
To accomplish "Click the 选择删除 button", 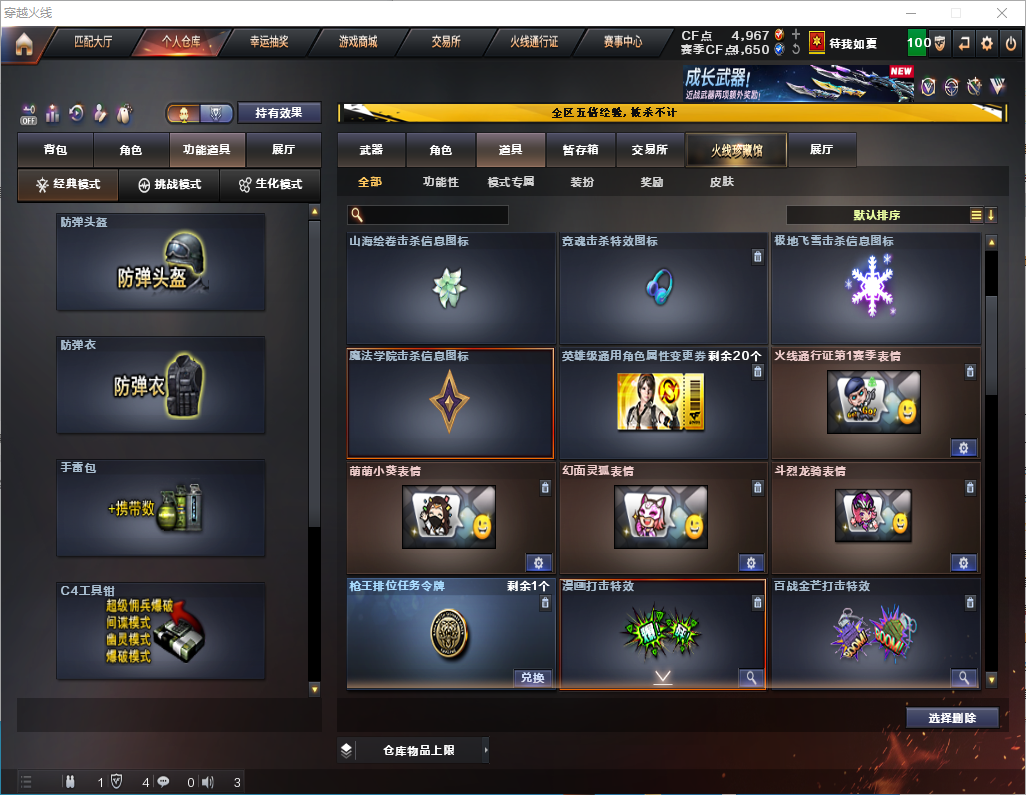I will 952,718.
